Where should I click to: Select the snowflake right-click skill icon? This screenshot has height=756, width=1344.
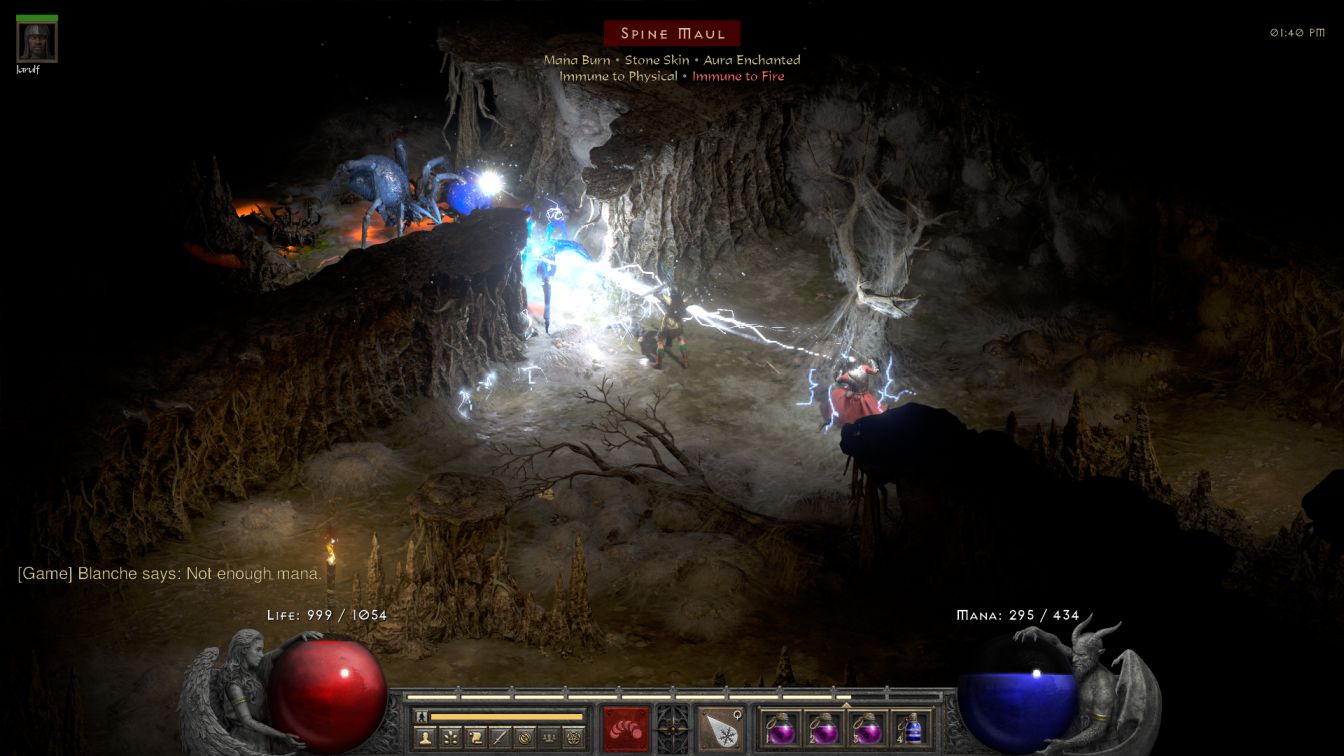(x=721, y=728)
